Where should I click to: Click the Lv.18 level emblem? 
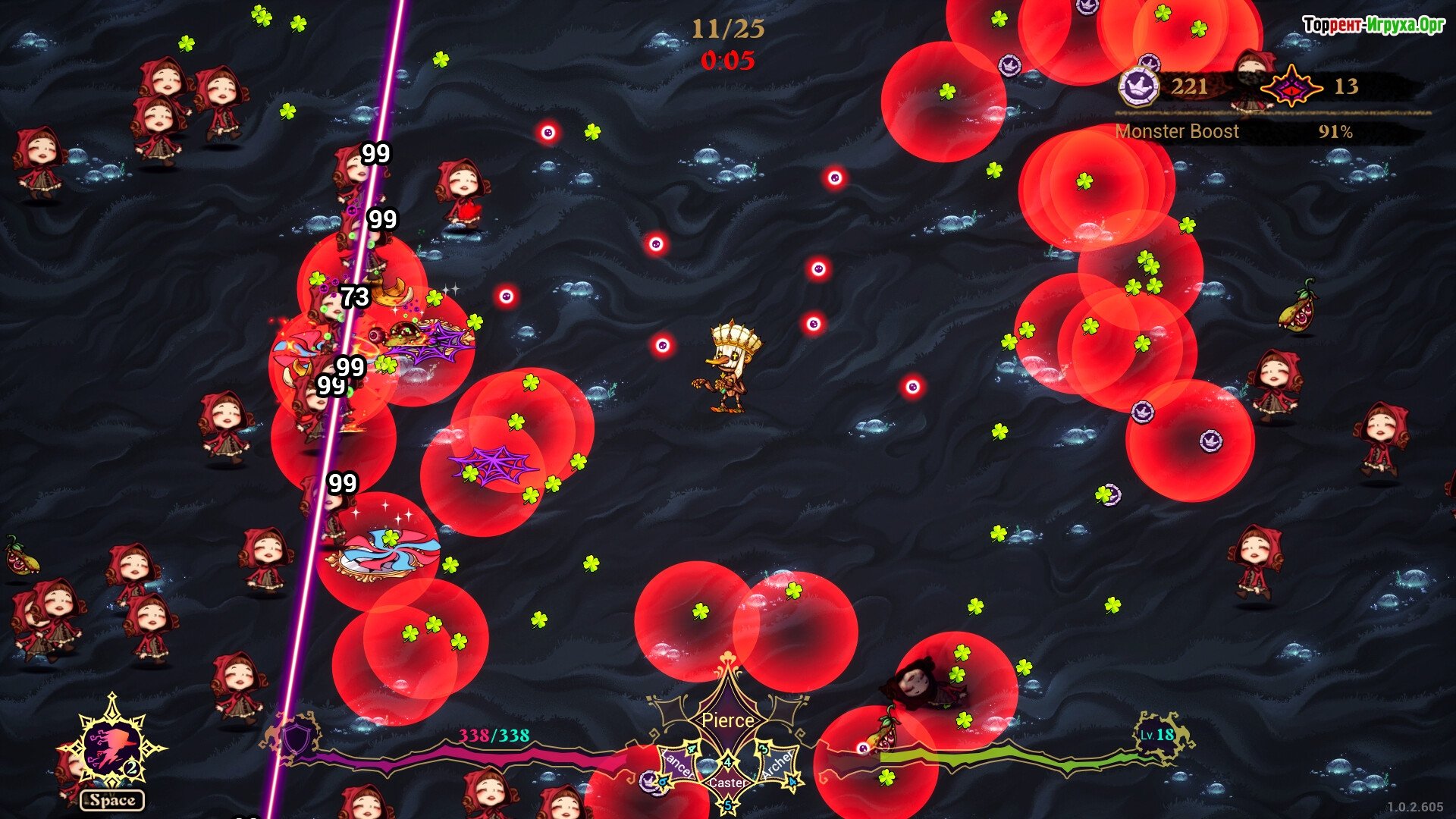[x=1159, y=734]
